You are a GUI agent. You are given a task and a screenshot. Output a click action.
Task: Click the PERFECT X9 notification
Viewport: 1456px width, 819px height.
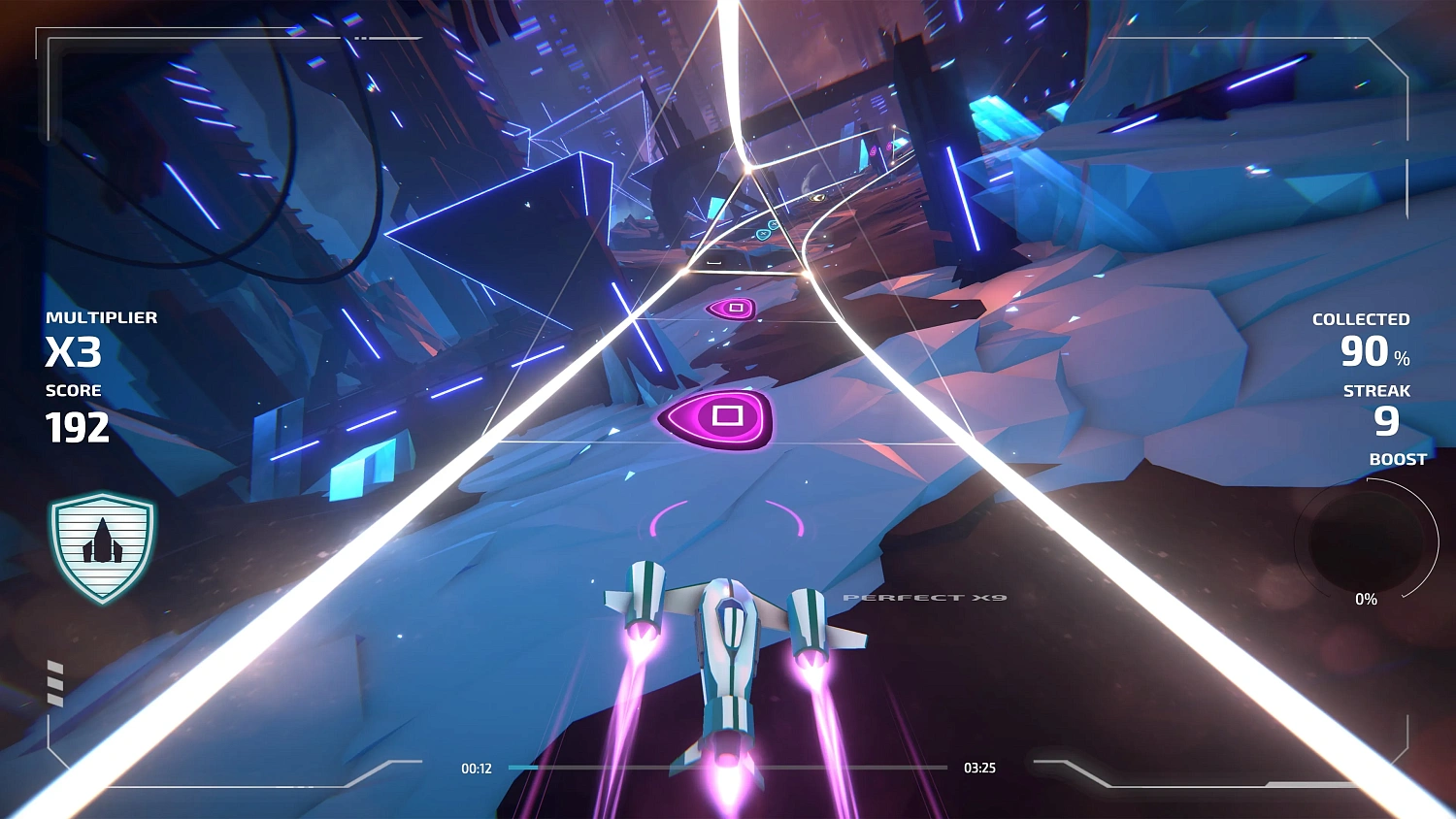924,600
